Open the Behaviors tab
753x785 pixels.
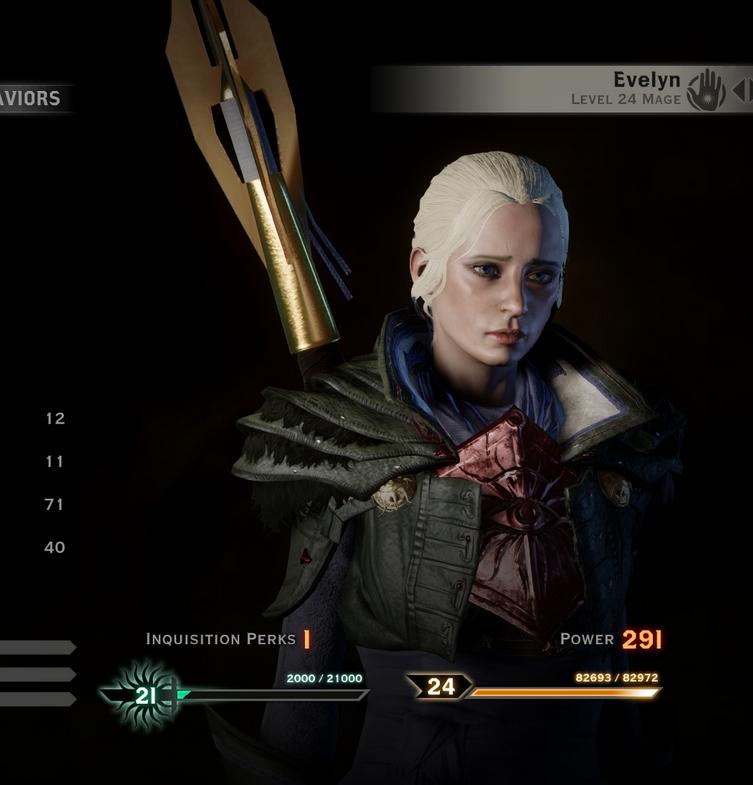click(32, 98)
